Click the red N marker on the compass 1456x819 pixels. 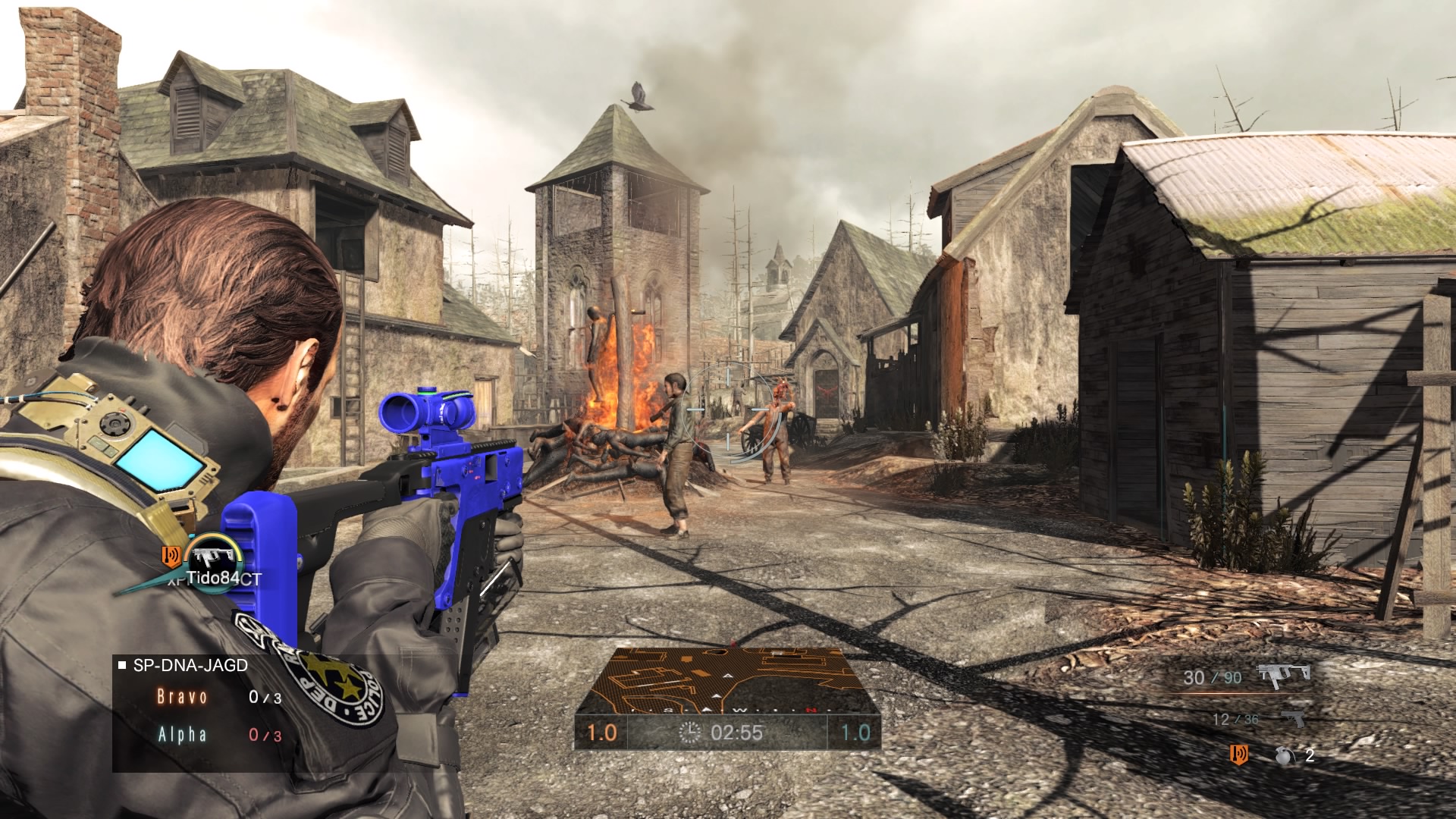(x=811, y=710)
